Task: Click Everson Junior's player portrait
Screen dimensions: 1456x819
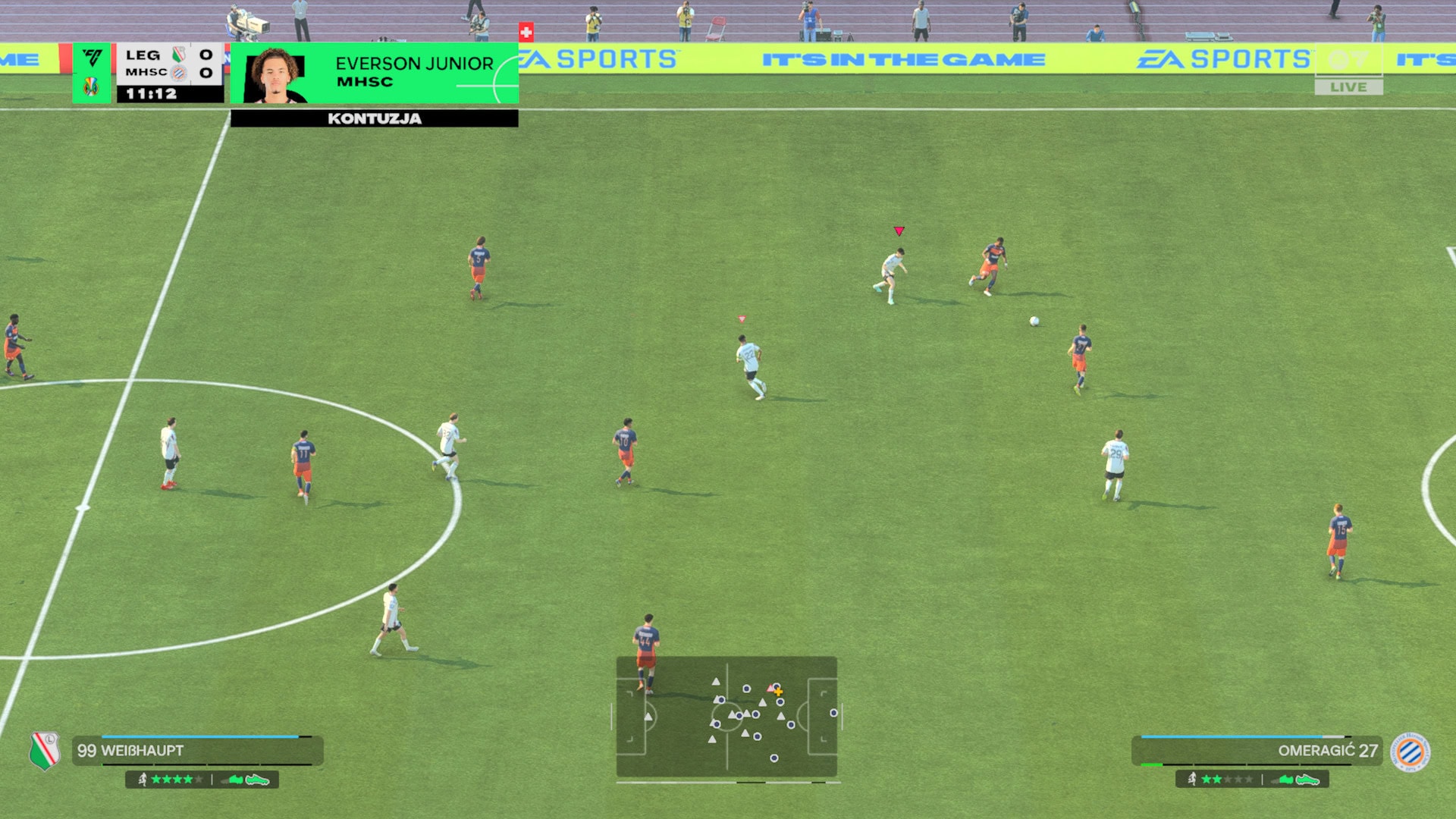Action: (x=275, y=74)
